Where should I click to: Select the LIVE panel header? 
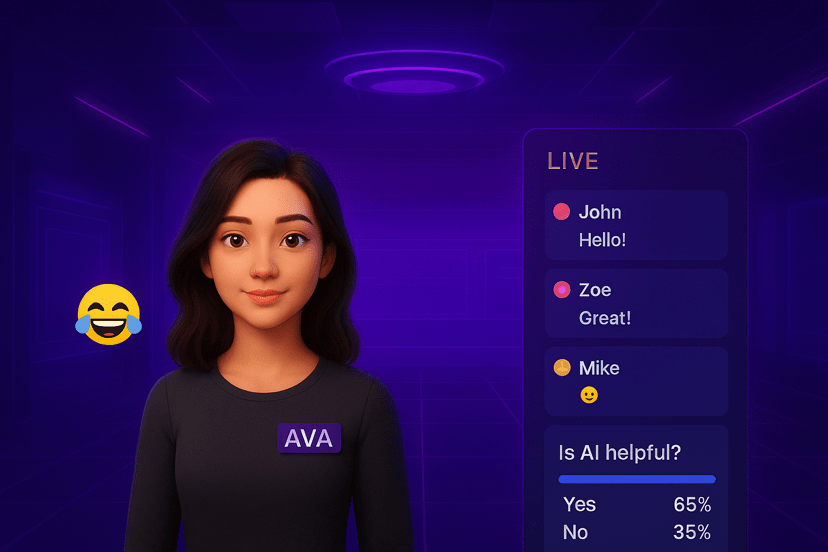point(573,161)
